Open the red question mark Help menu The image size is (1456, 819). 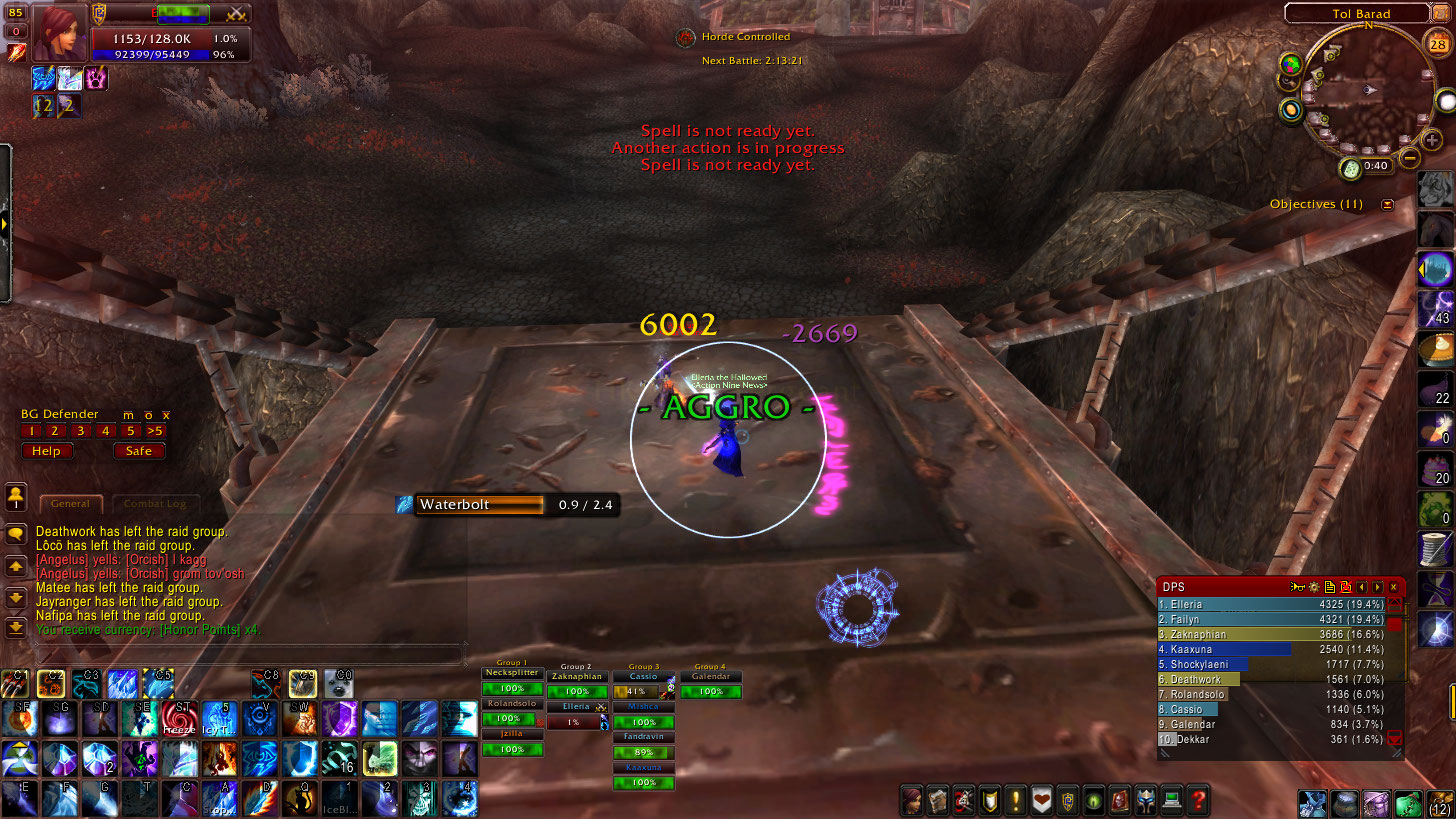pyautogui.click(x=1198, y=800)
